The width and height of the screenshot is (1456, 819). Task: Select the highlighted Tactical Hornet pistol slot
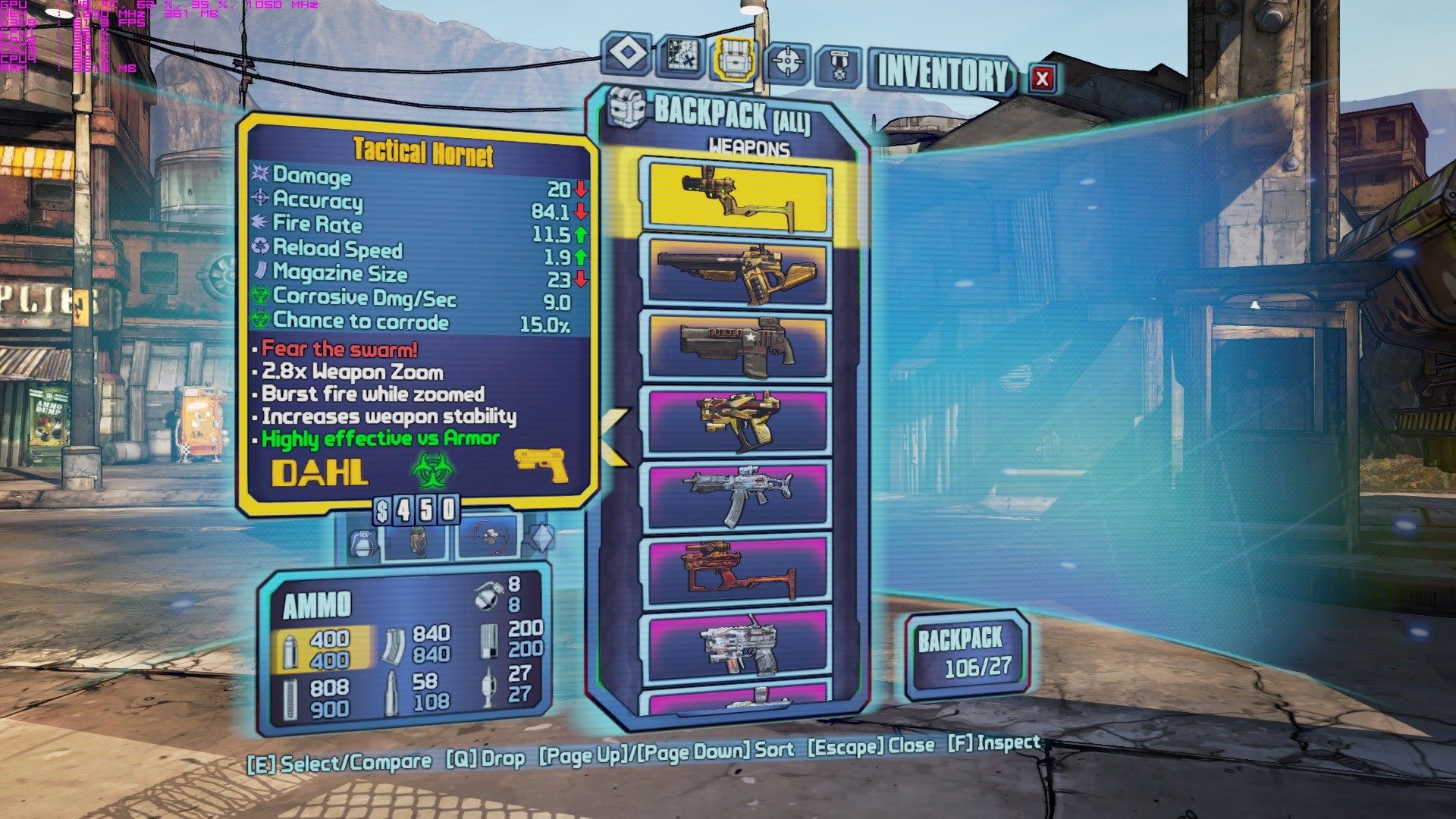(737, 195)
